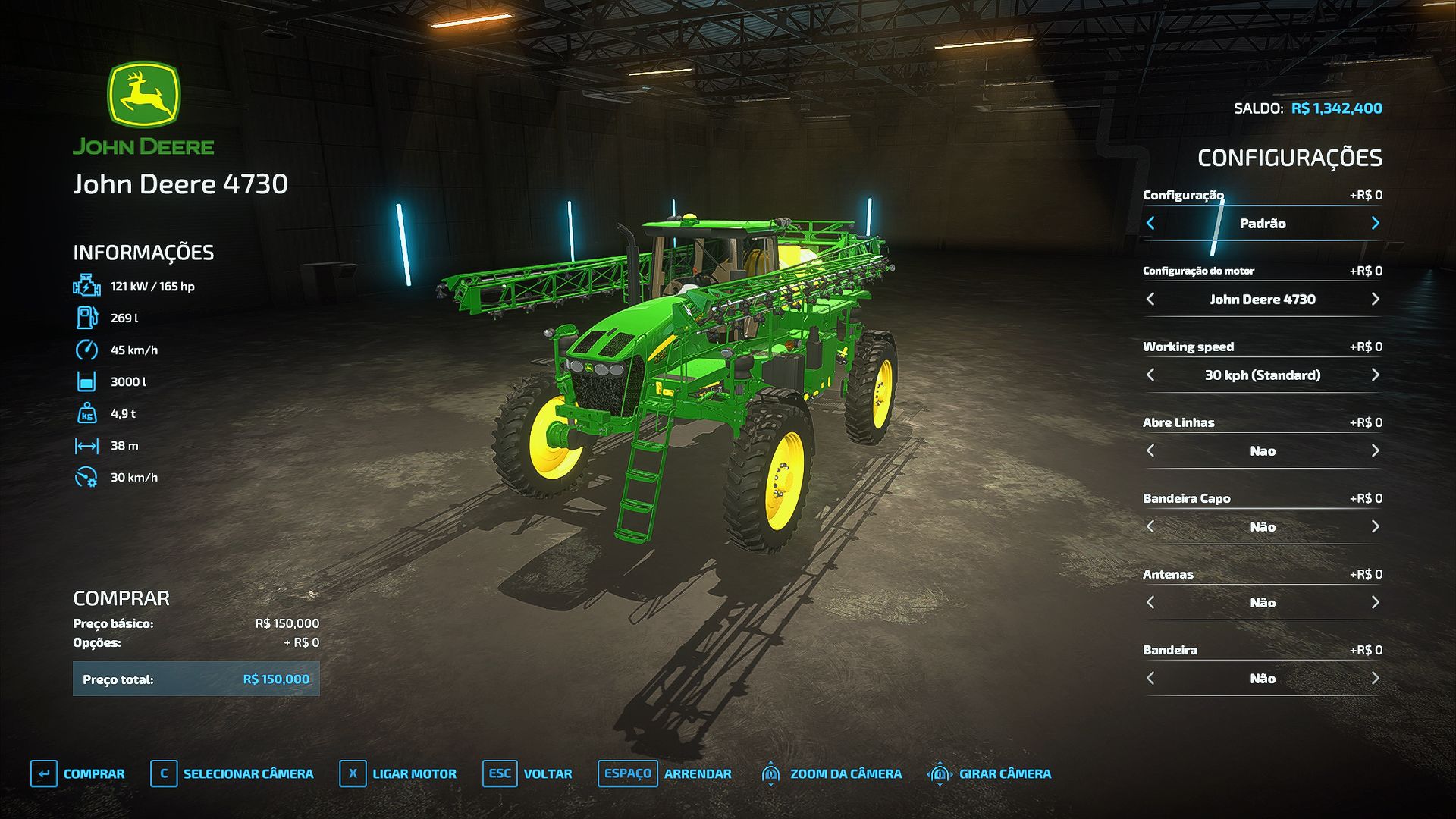
Task: Lease the vehicle with Arrendar
Action: (x=665, y=773)
